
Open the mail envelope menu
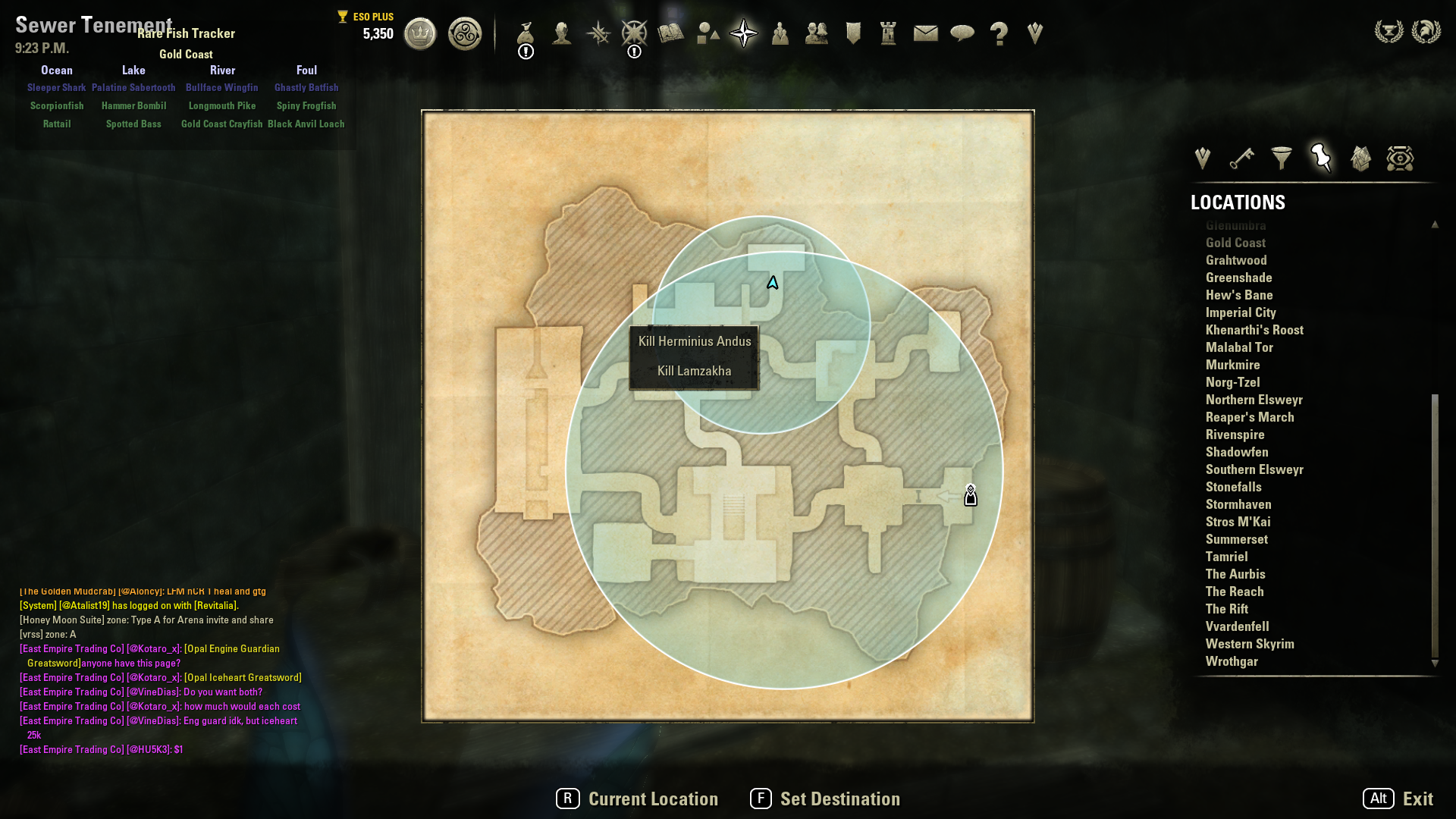click(x=925, y=33)
